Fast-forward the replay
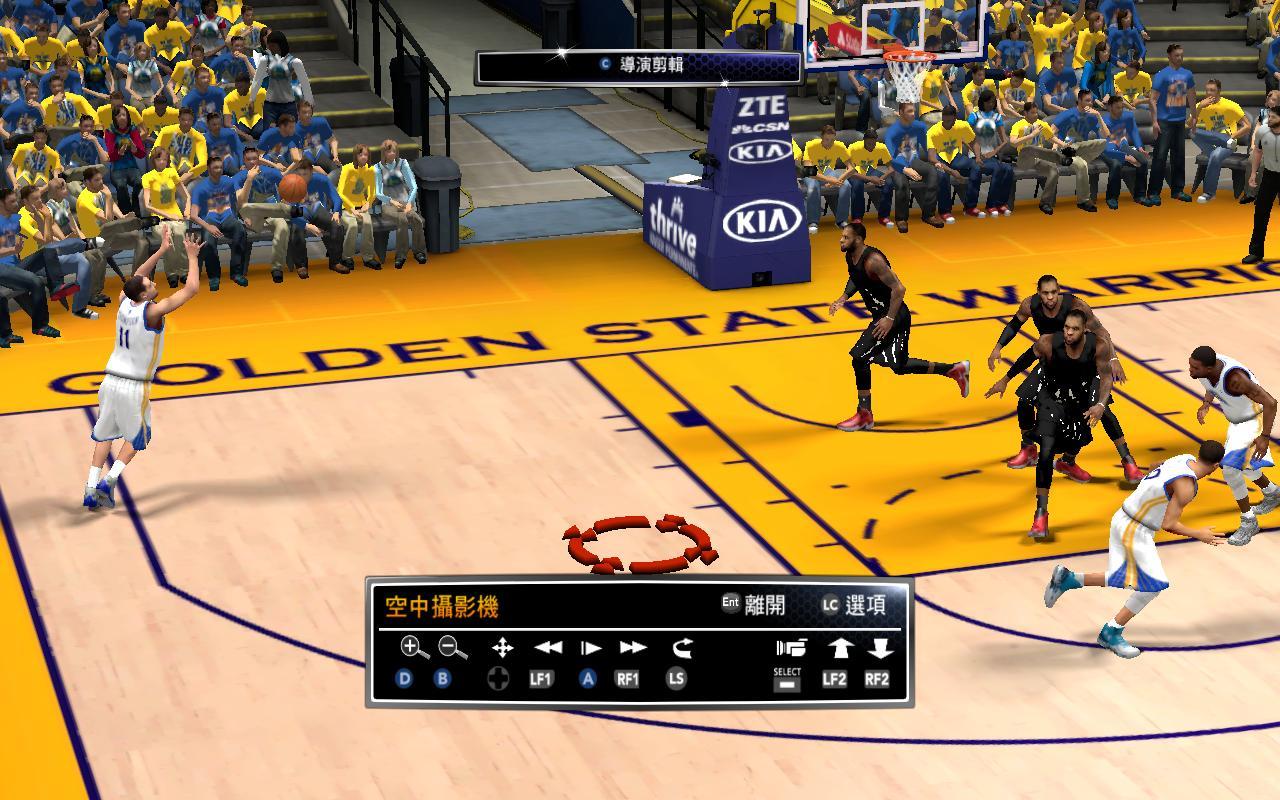 (x=632, y=648)
